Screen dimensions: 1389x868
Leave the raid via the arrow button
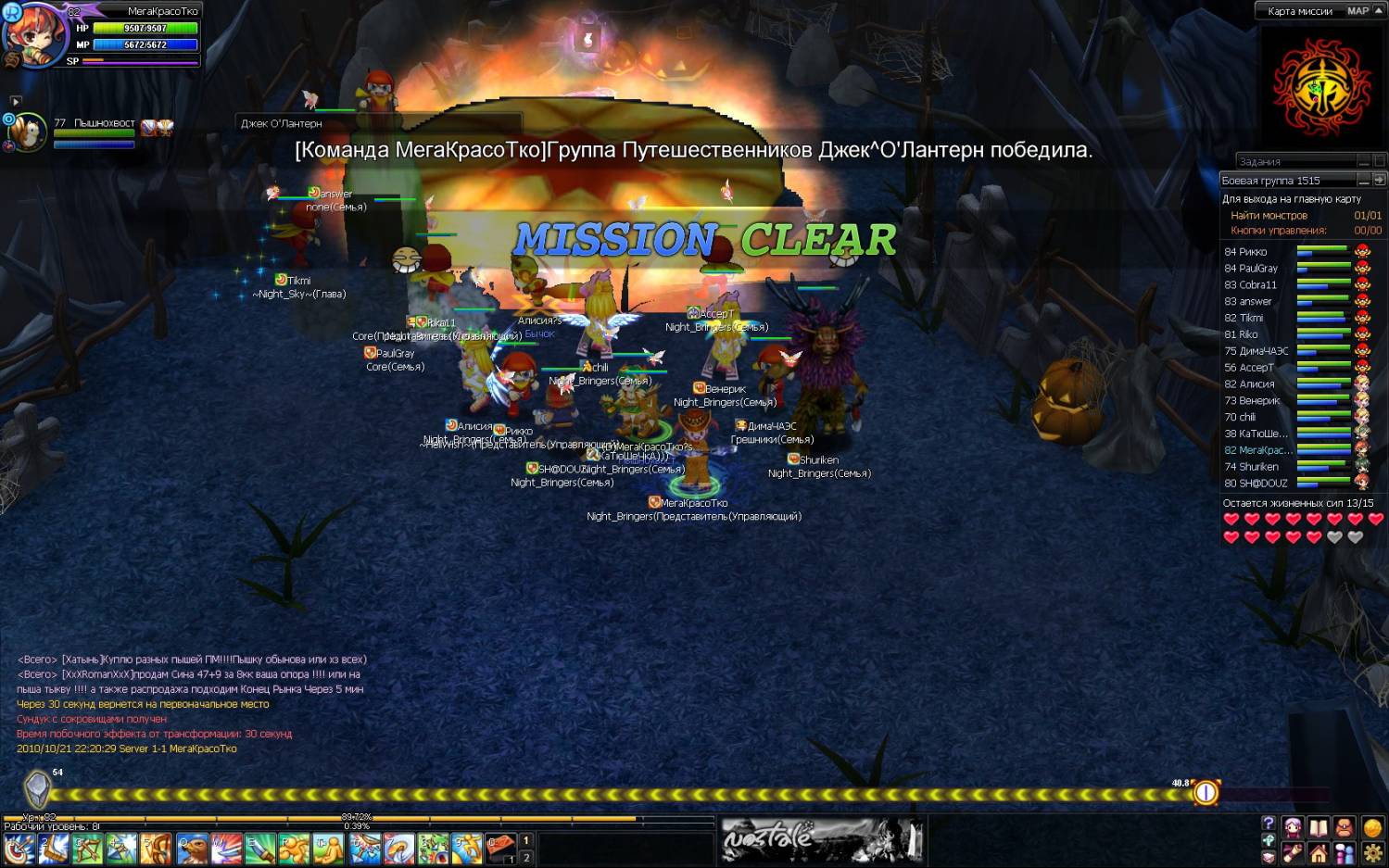click(1379, 180)
